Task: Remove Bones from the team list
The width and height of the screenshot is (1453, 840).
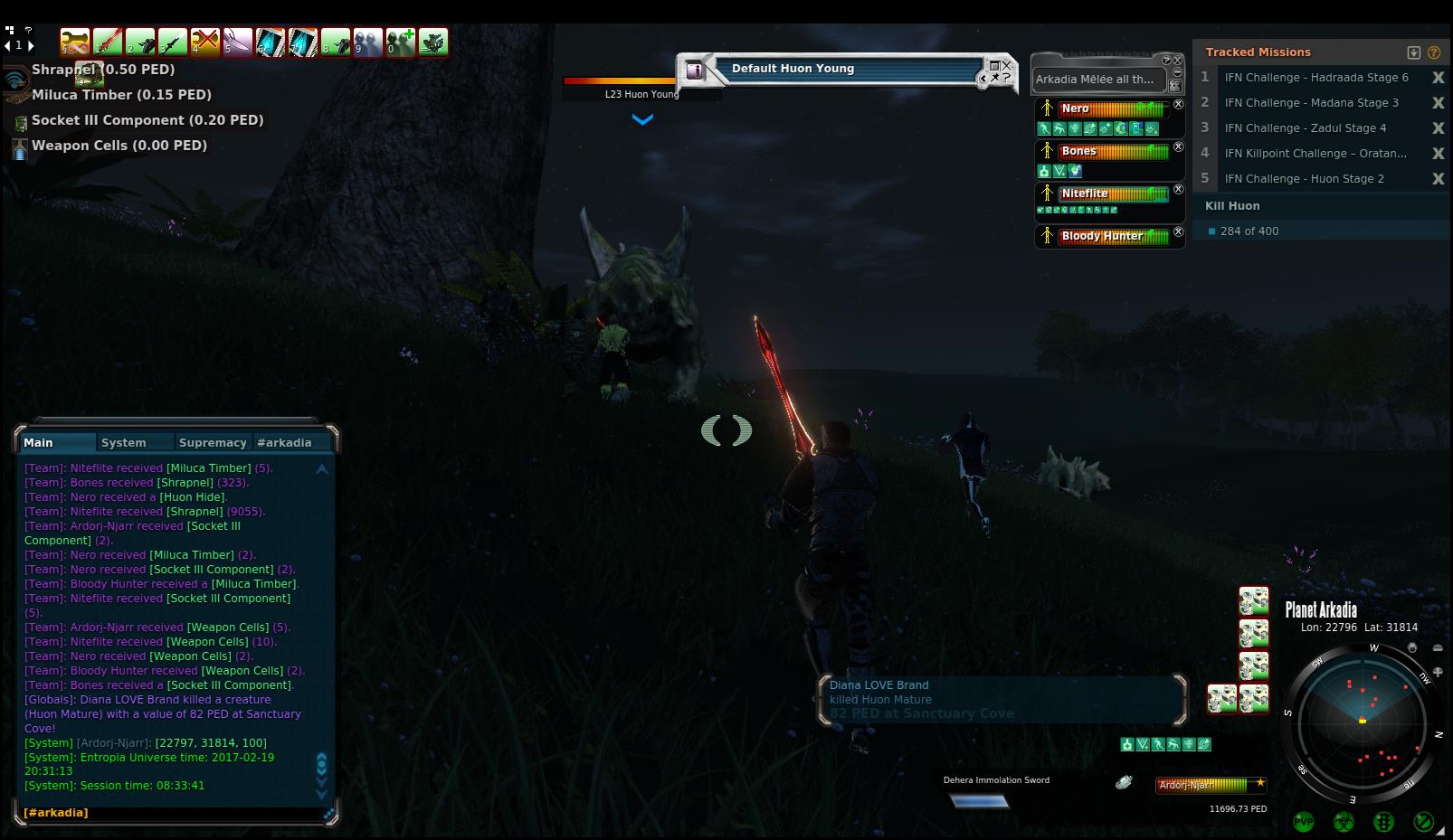Action: coord(1178,146)
